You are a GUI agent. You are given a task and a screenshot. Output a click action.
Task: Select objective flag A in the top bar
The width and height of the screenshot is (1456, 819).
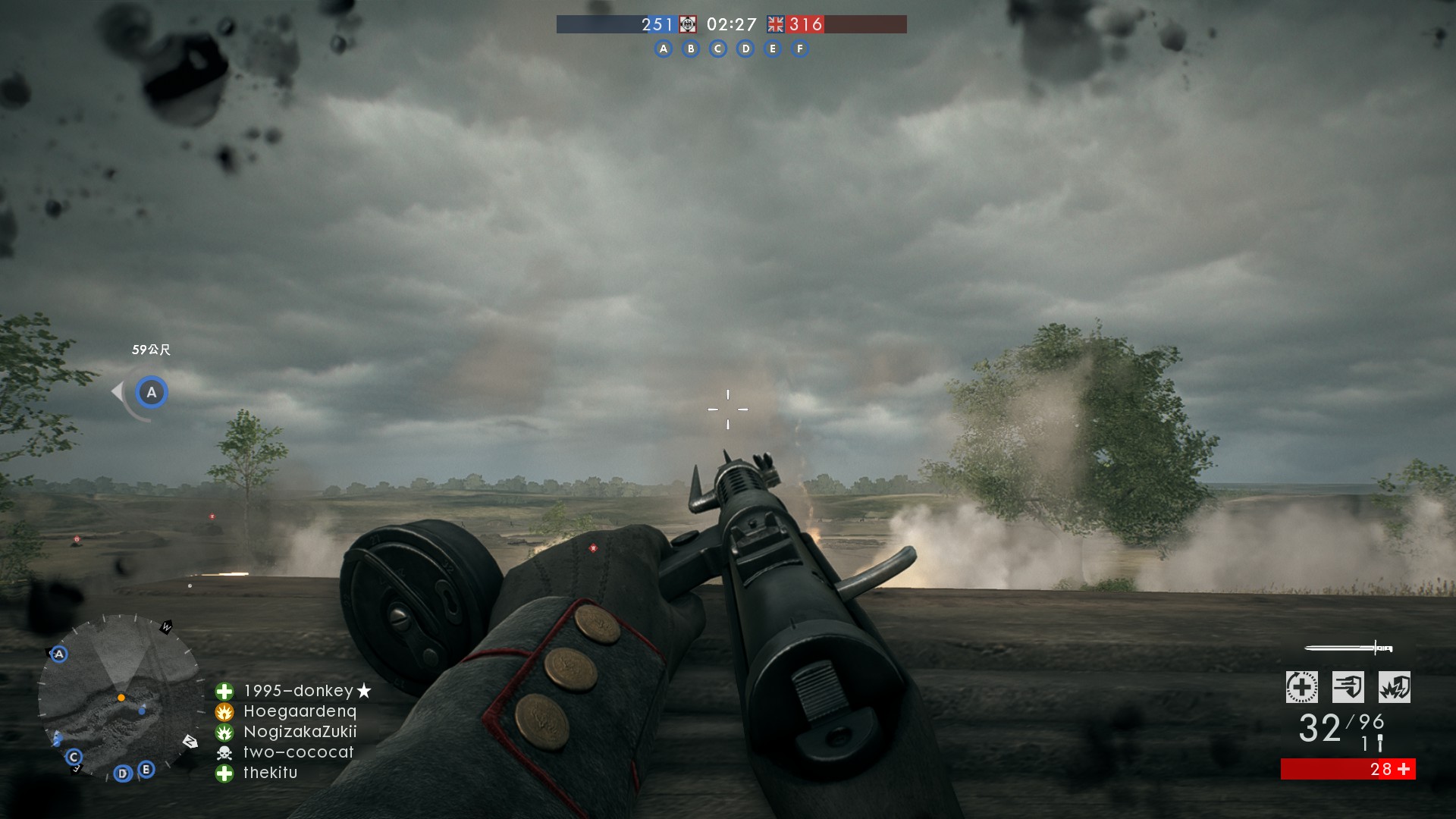click(664, 49)
